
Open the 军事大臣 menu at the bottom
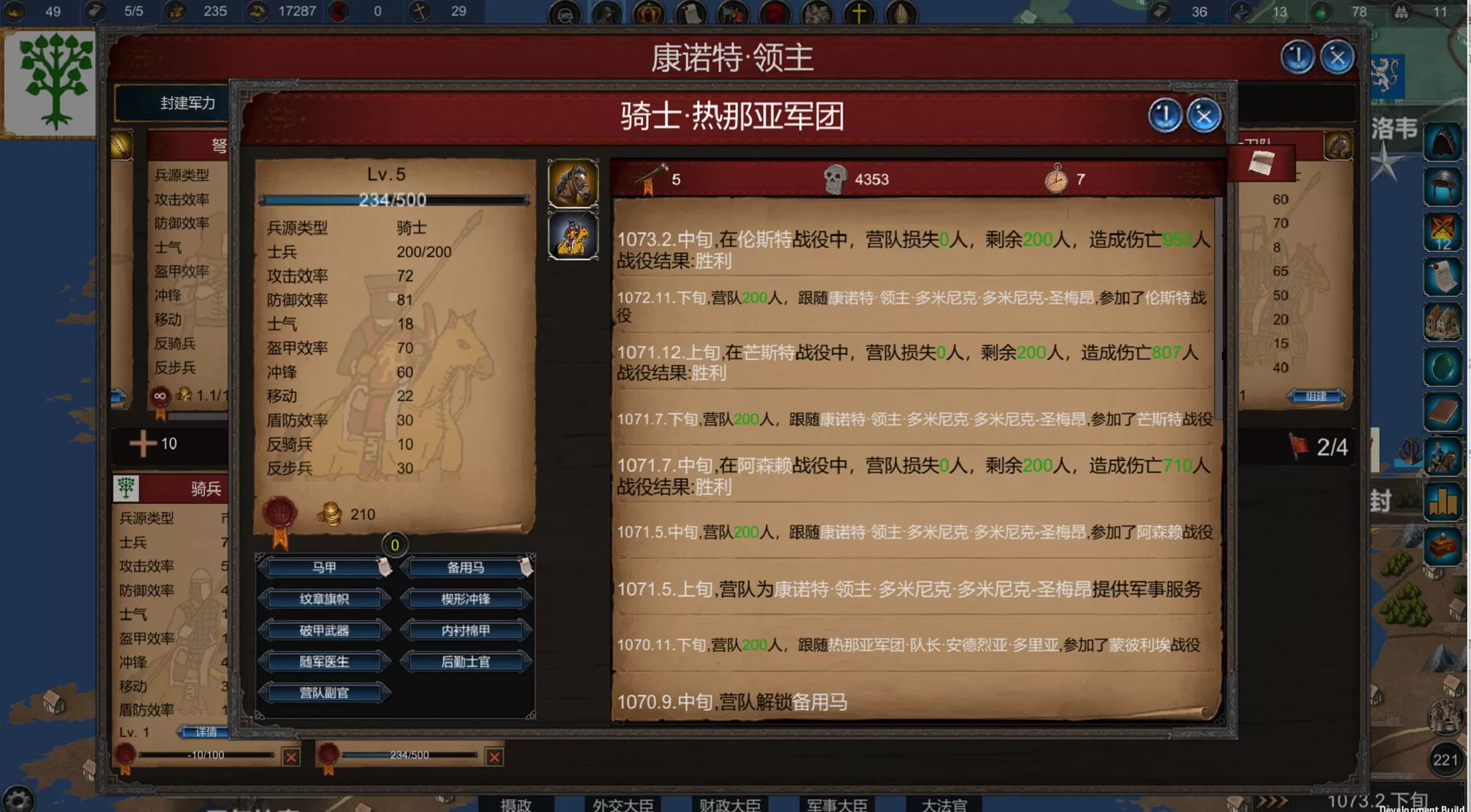point(835,805)
